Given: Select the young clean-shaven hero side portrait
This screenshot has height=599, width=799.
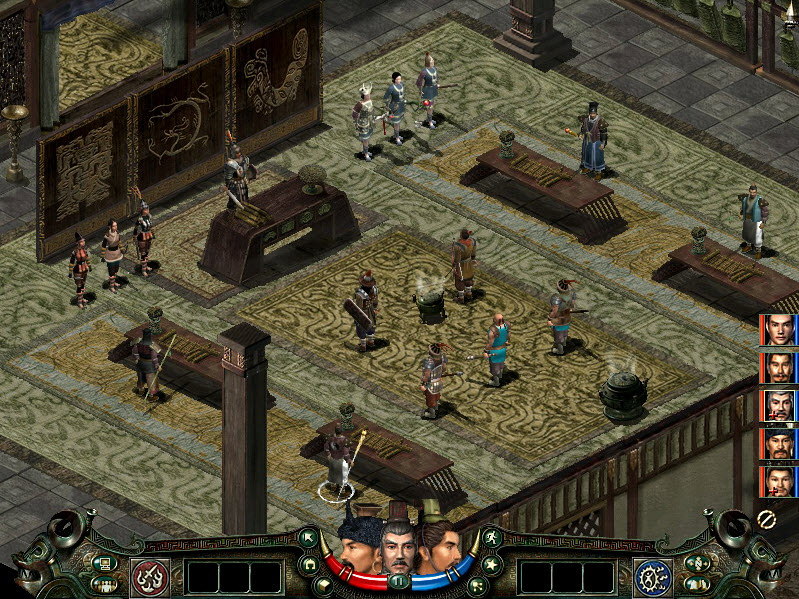Looking at the screenshot, I should coord(777,330).
